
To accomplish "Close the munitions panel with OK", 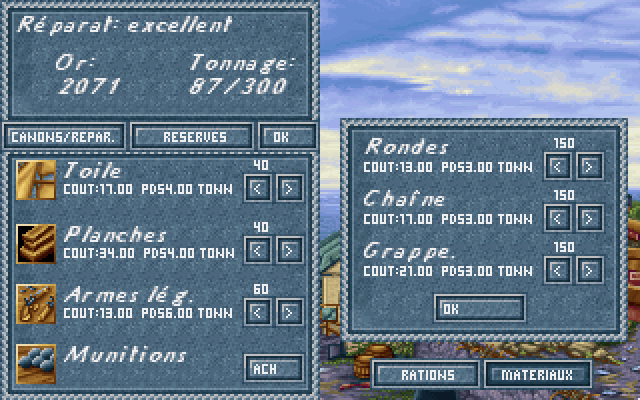I will [x=480, y=308].
